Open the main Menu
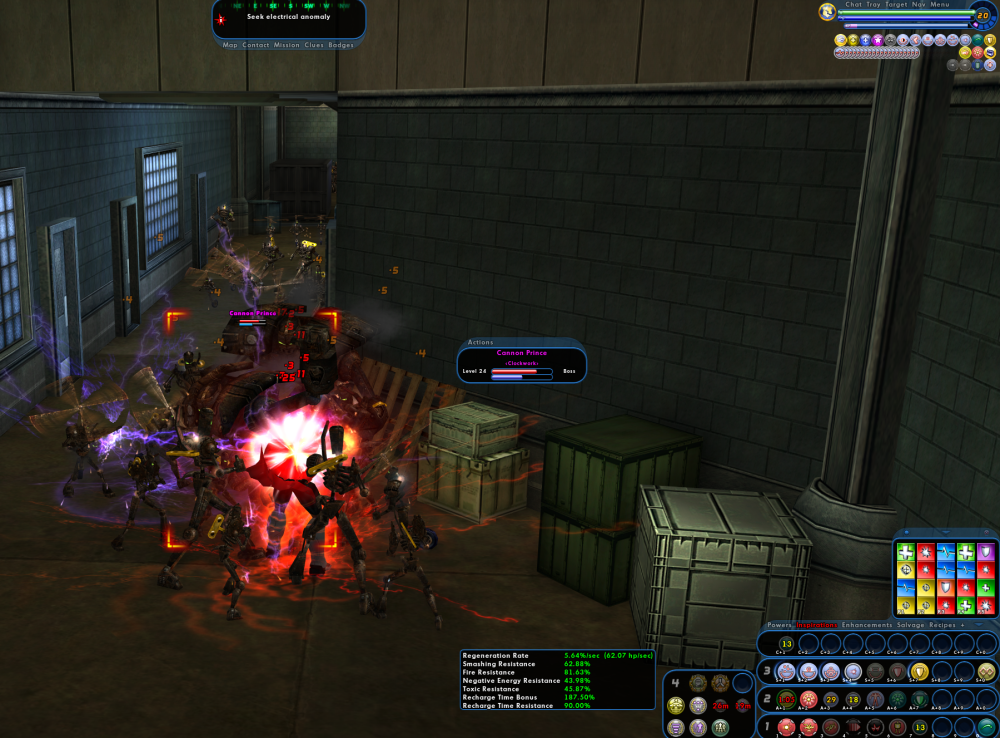Screen dimensions: 1000x738 point(940,5)
